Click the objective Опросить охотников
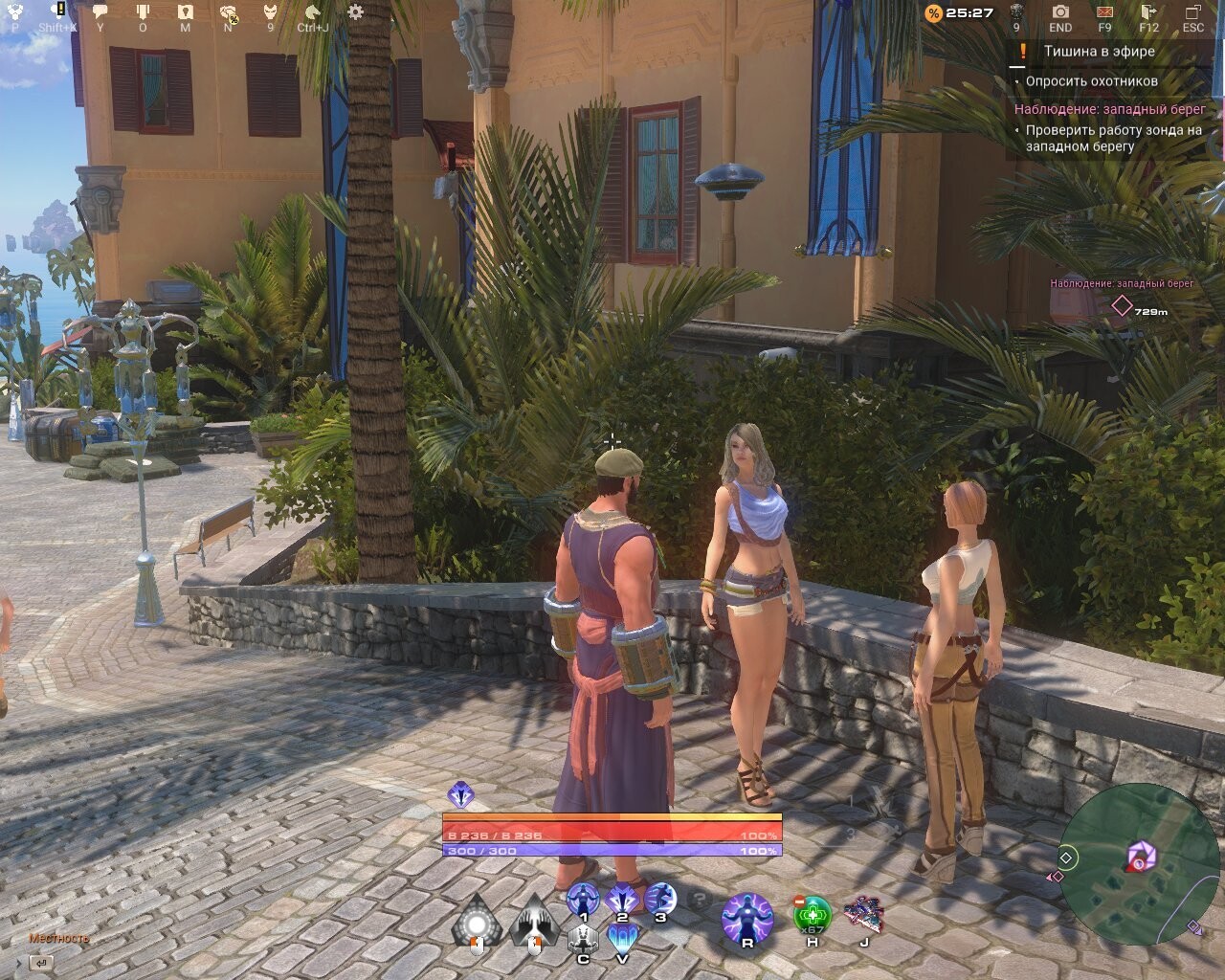 tap(1090, 82)
